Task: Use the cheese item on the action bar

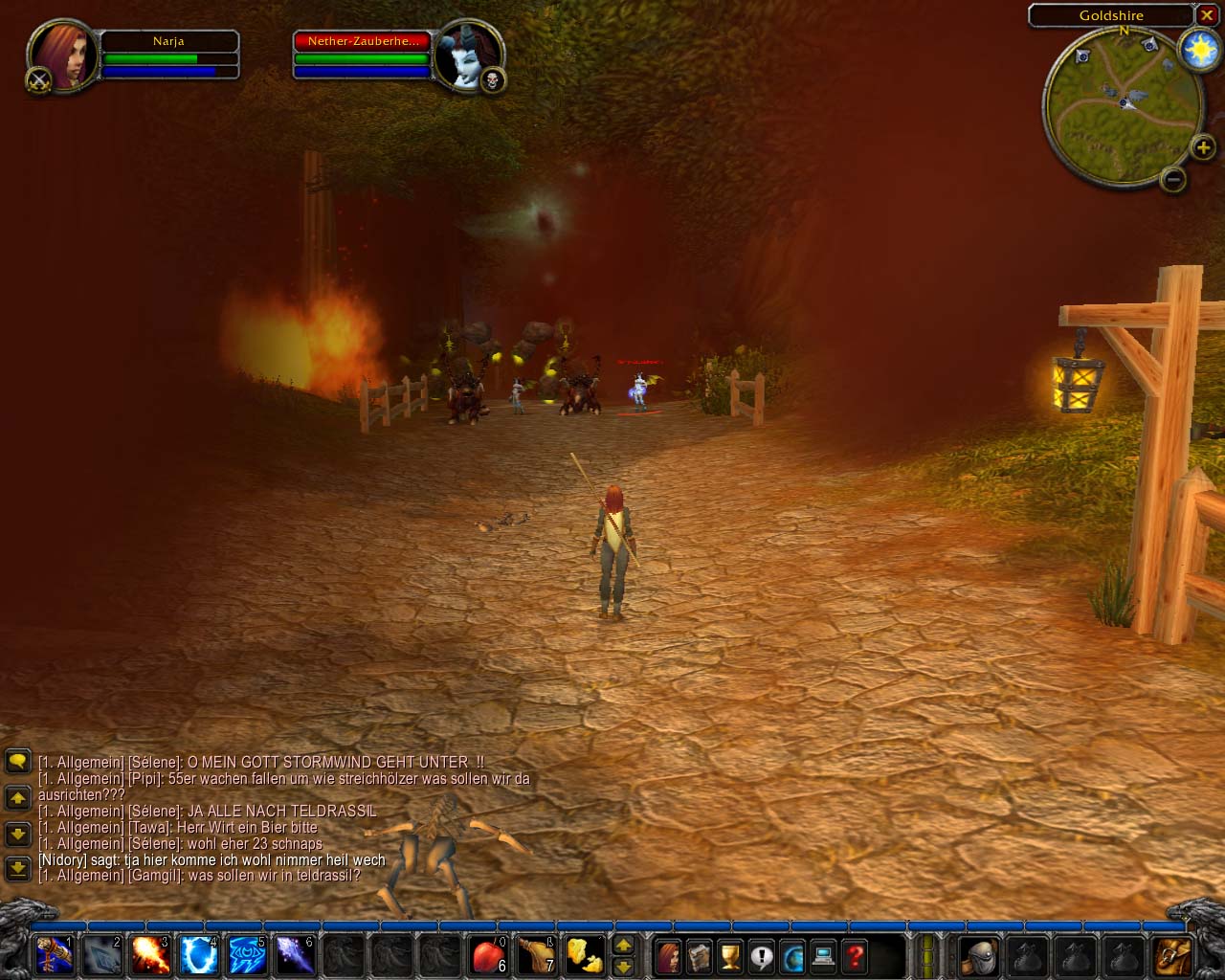Action: (x=585, y=955)
